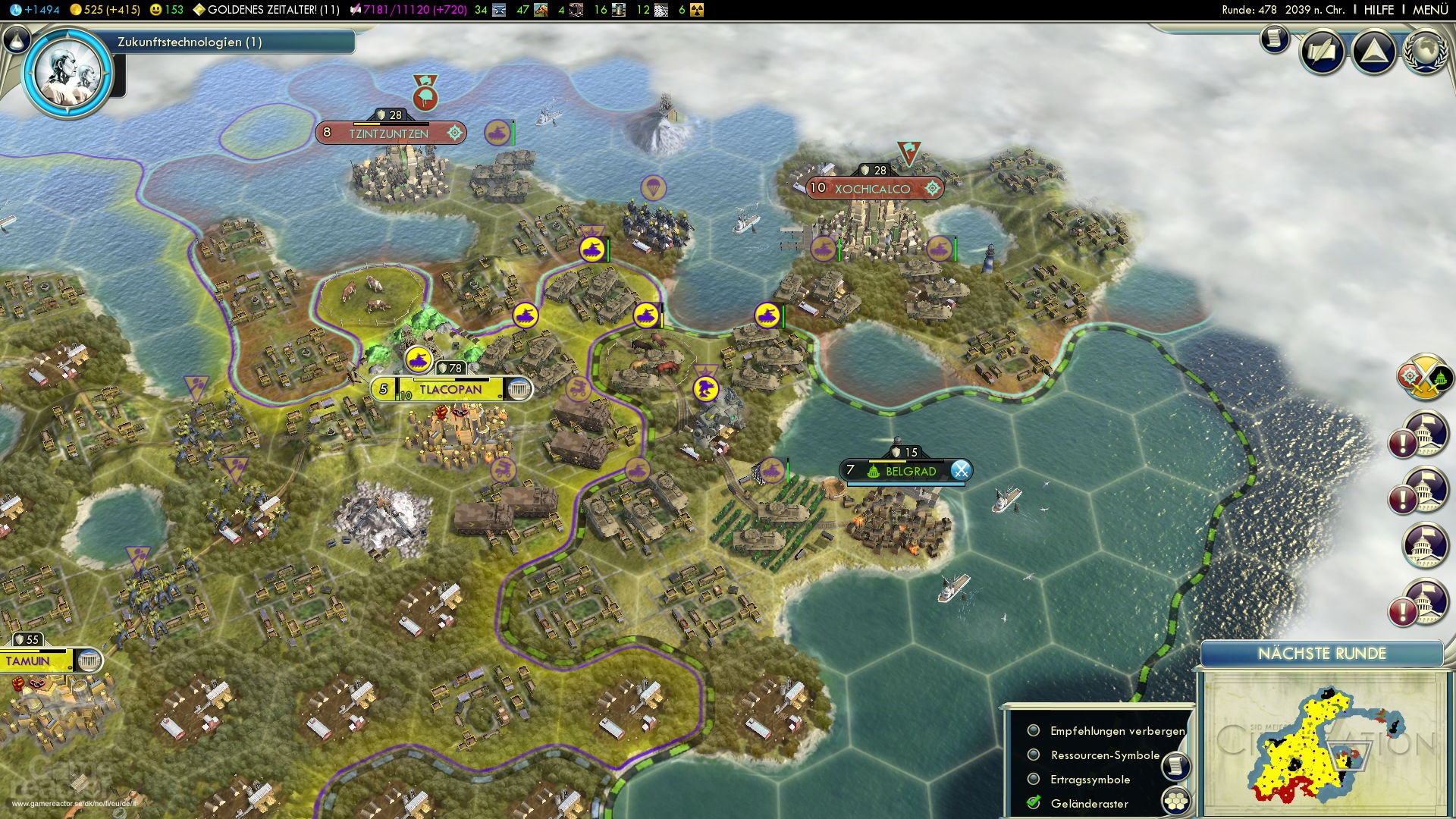Screen dimensions: 1456x819
Task: Enable Ressourcen-Symbole display
Action: coord(1033,755)
